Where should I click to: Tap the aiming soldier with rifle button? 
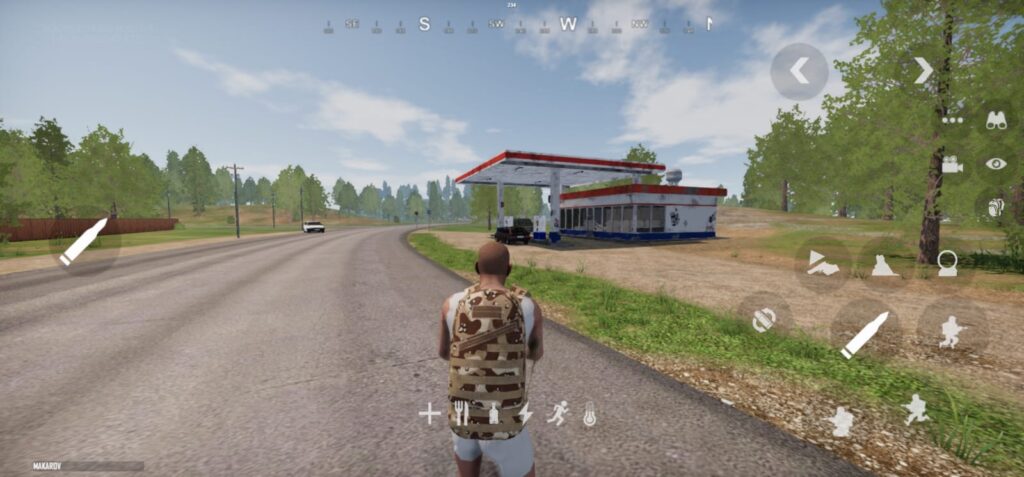[951, 330]
